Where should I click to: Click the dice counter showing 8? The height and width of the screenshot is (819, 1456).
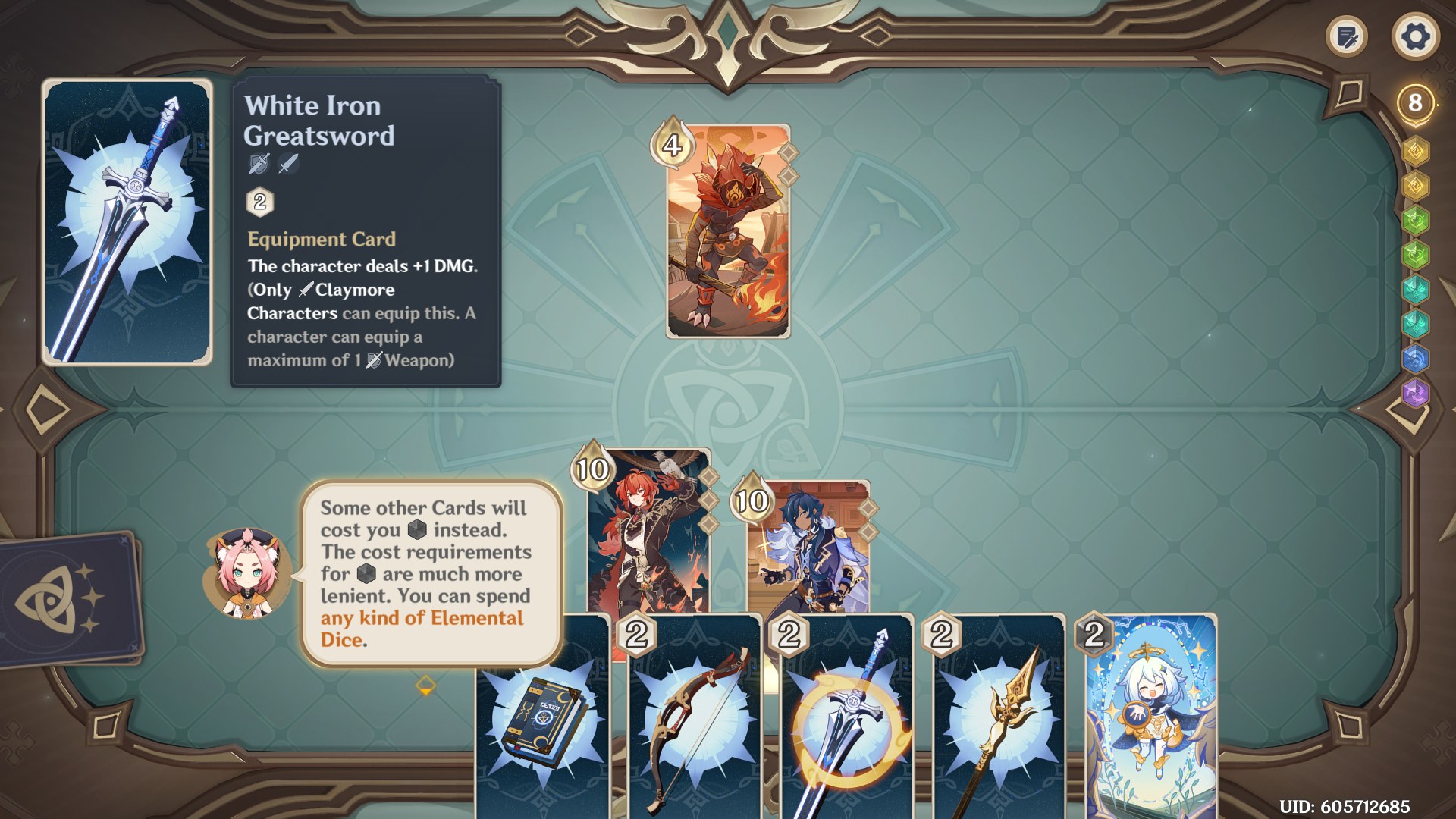click(1415, 100)
